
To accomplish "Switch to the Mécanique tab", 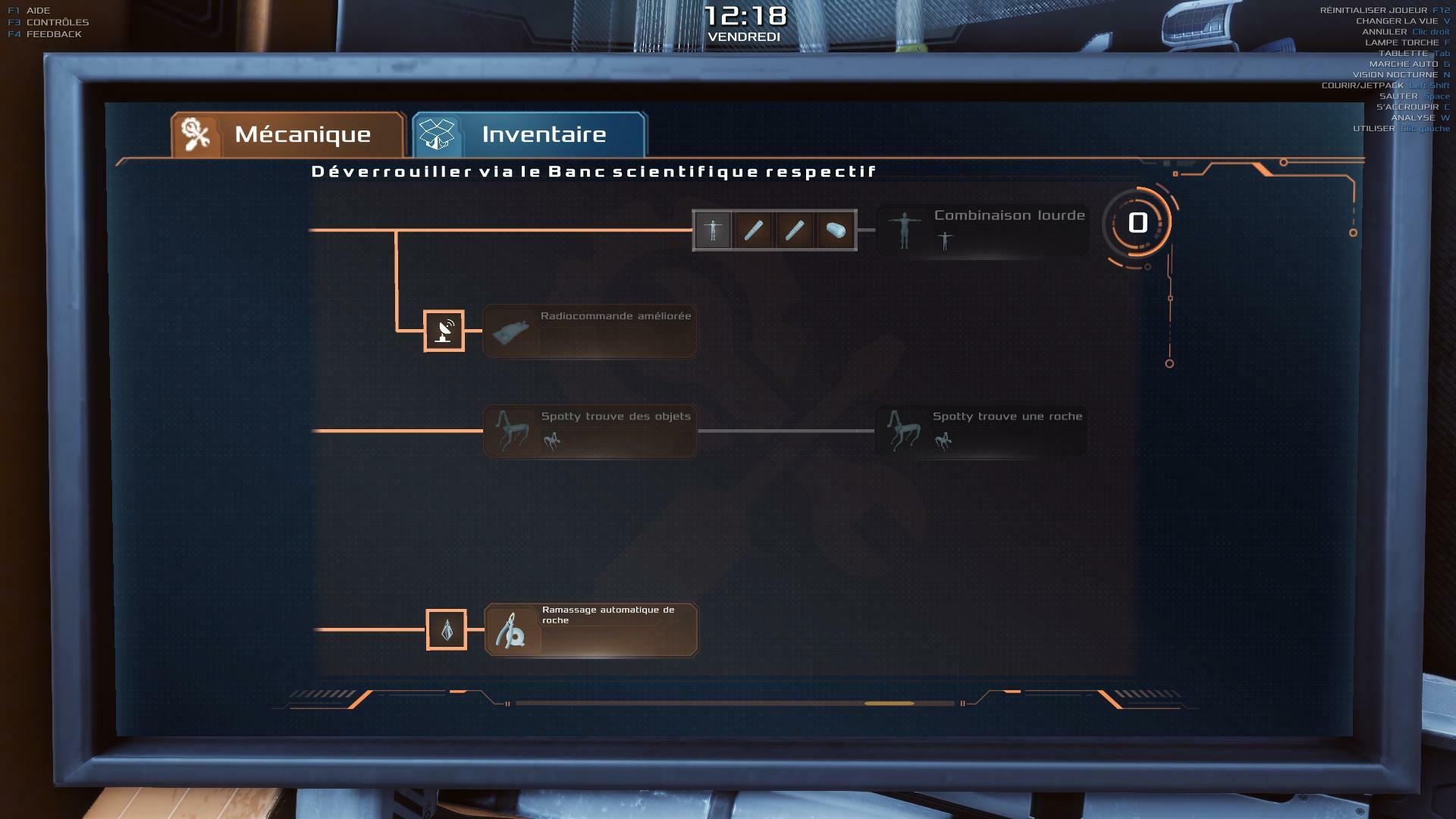I will [x=288, y=135].
